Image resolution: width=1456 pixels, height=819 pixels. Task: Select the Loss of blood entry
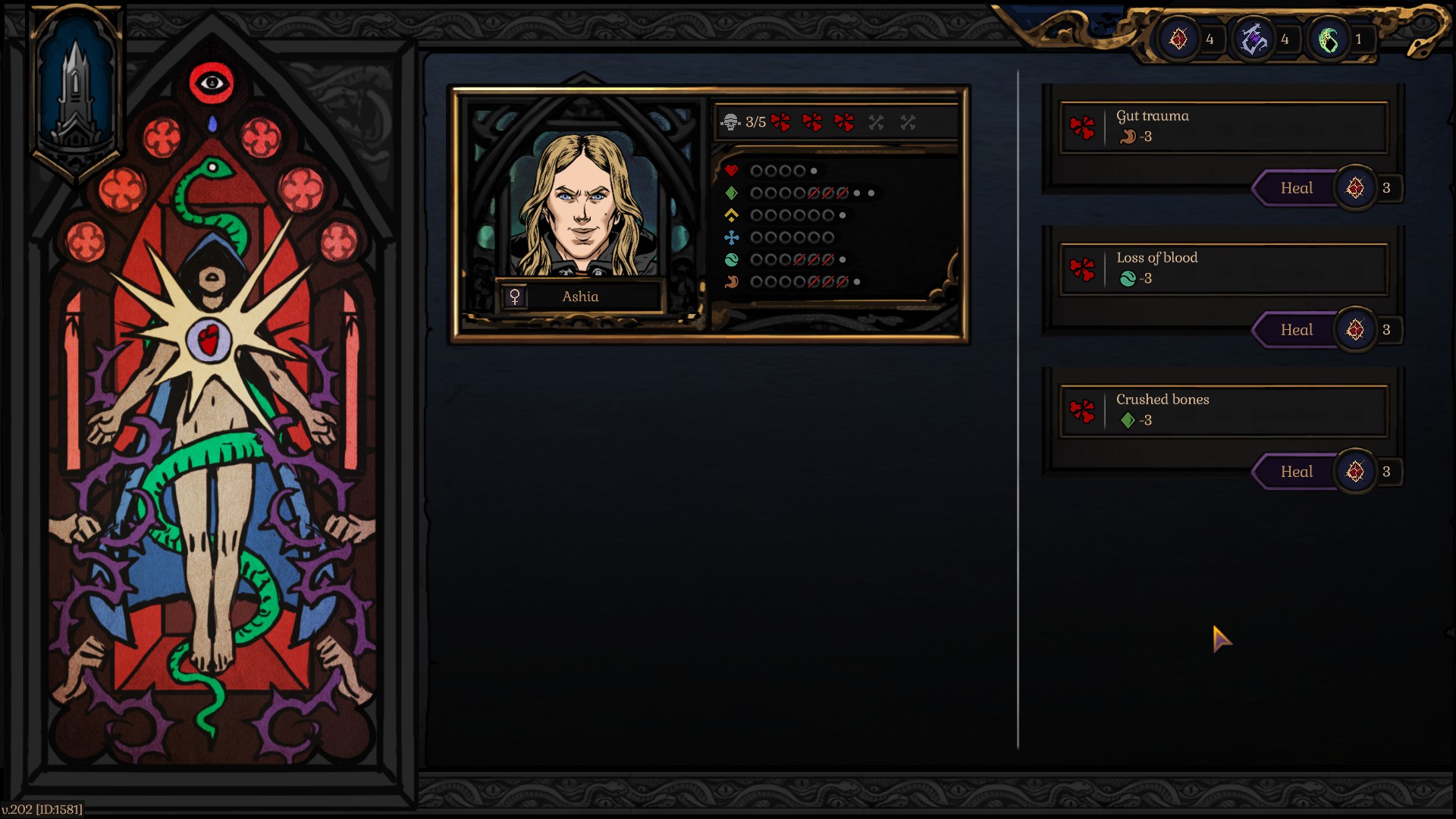coord(1223,268)
